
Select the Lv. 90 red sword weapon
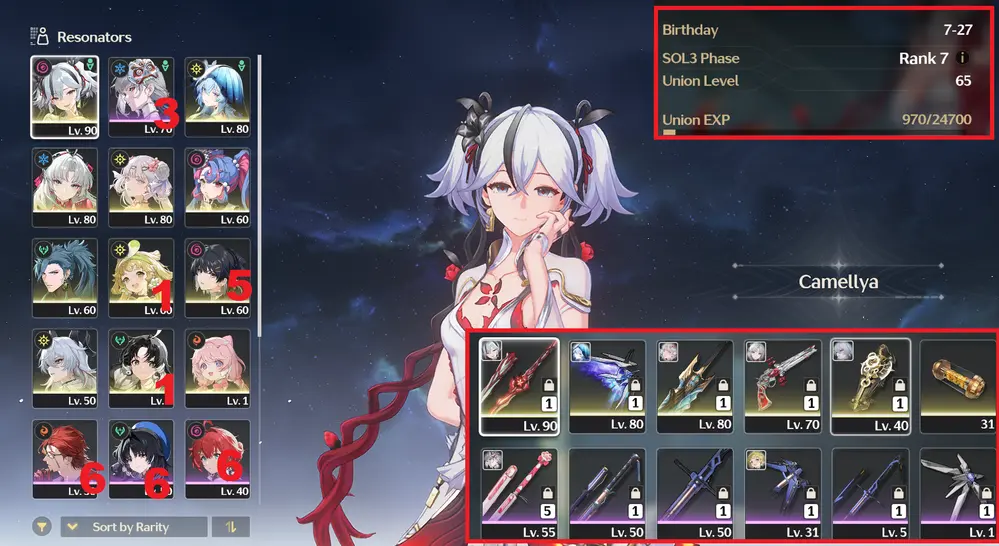pyautogui.click(x=519, y=386)
